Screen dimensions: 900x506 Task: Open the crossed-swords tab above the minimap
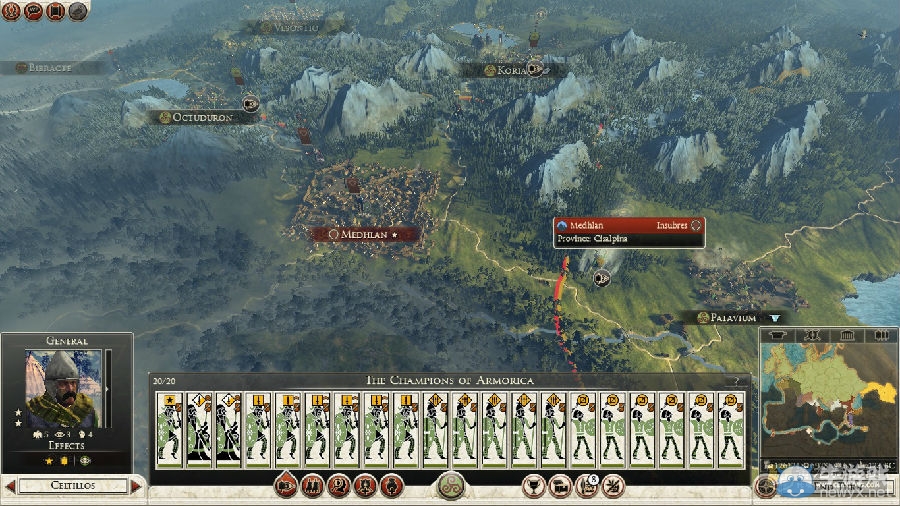tap(811, 336)
